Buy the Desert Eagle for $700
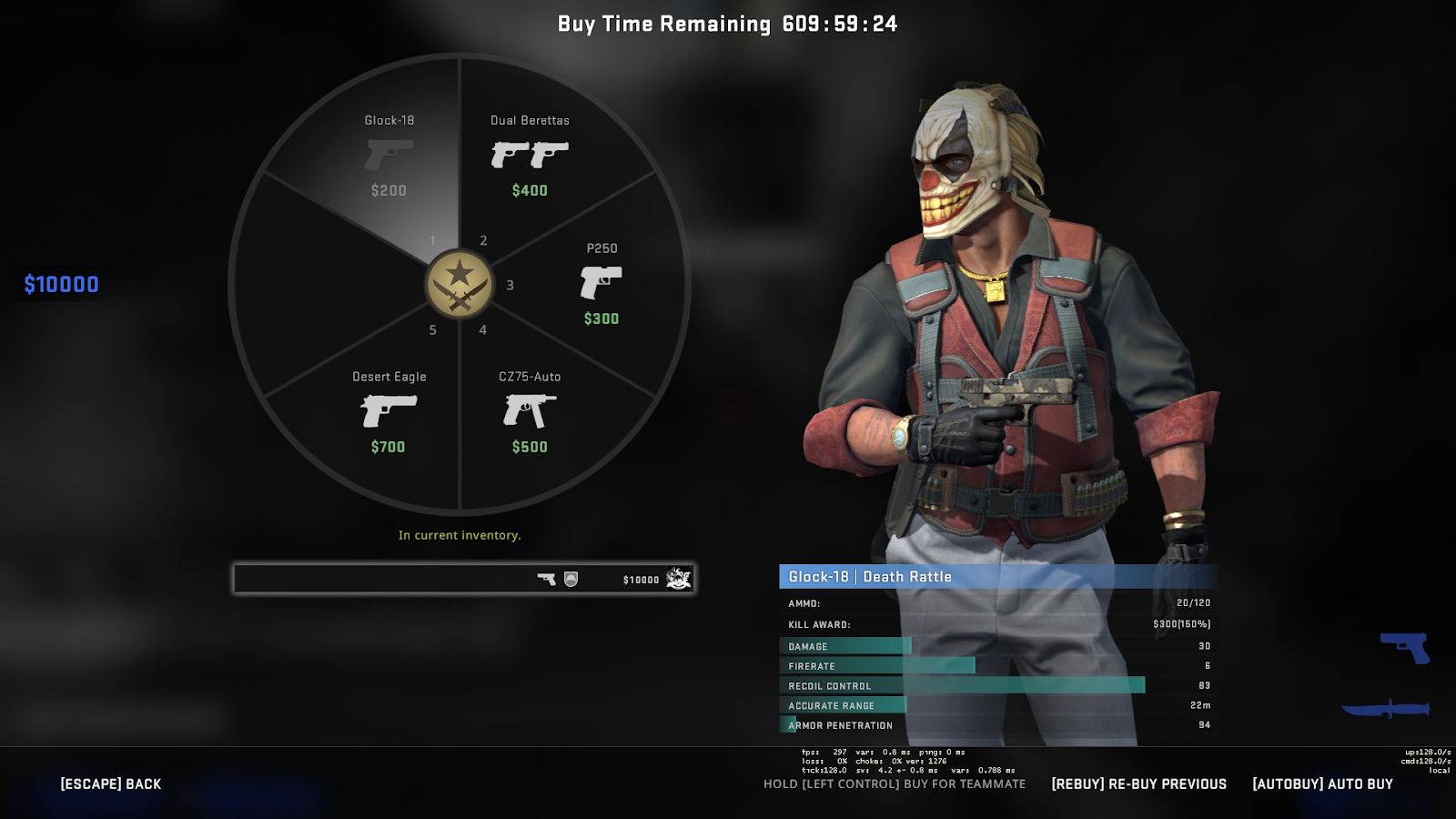Viewport: 1456px width, 819px height. [x=389, y=411]
